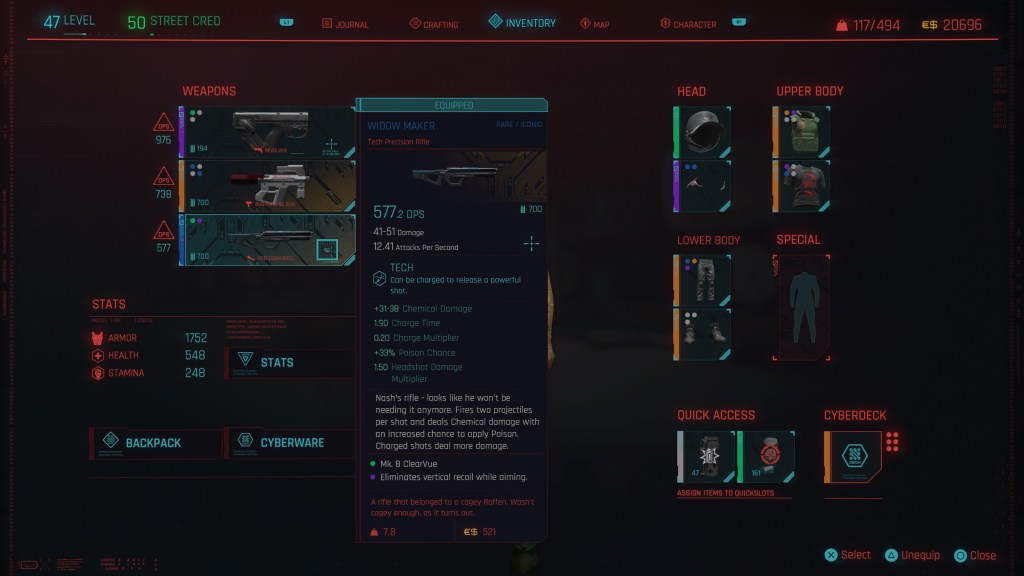Select the helmet head slot
Viewport: 1024px width, 576px height.
pos(703,131)
